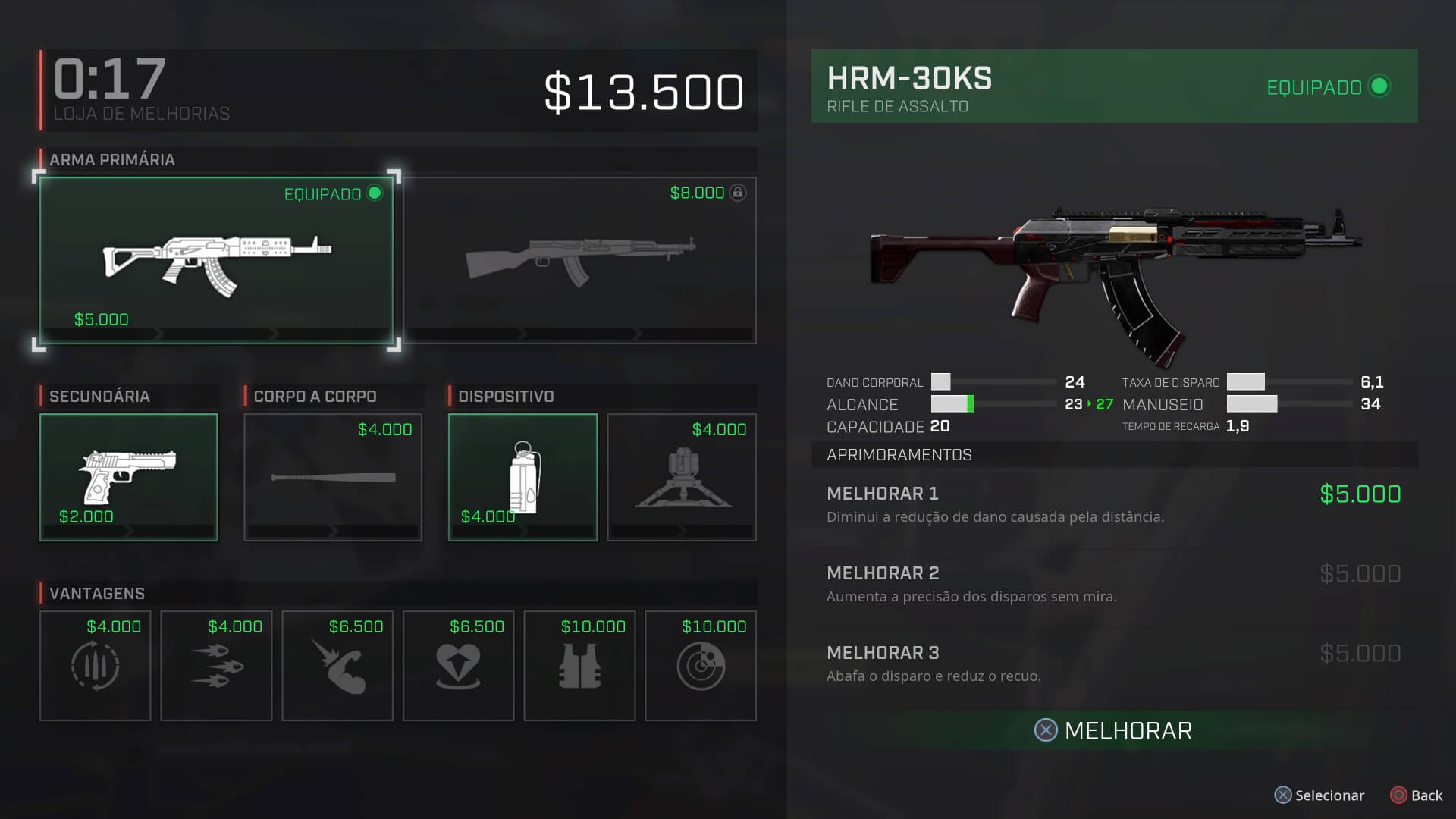
Task: Choose the $4.000 turret device
Action: click(x=682, y=477)
